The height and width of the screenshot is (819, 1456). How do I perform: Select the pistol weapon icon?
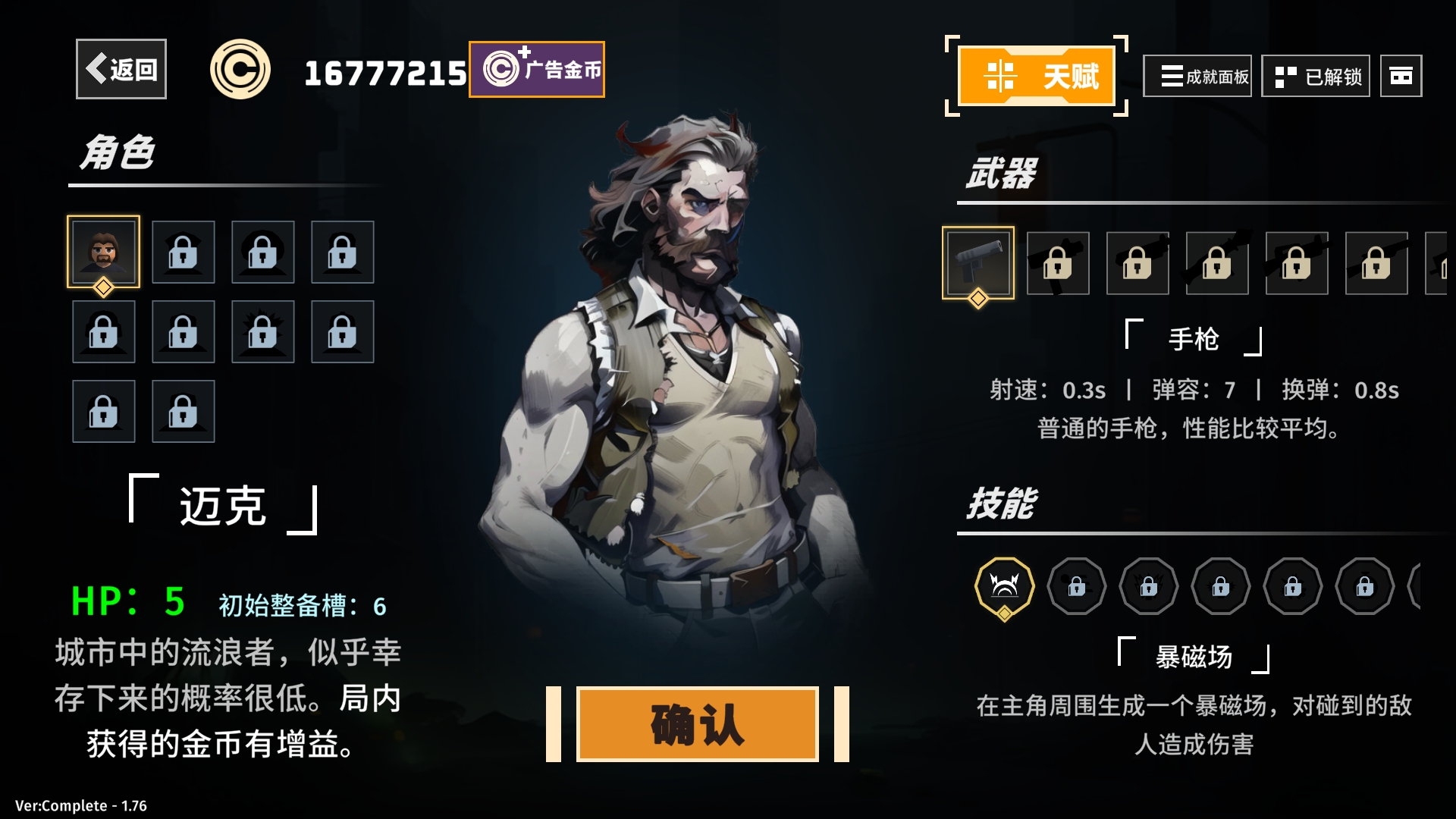pos(978,264)
